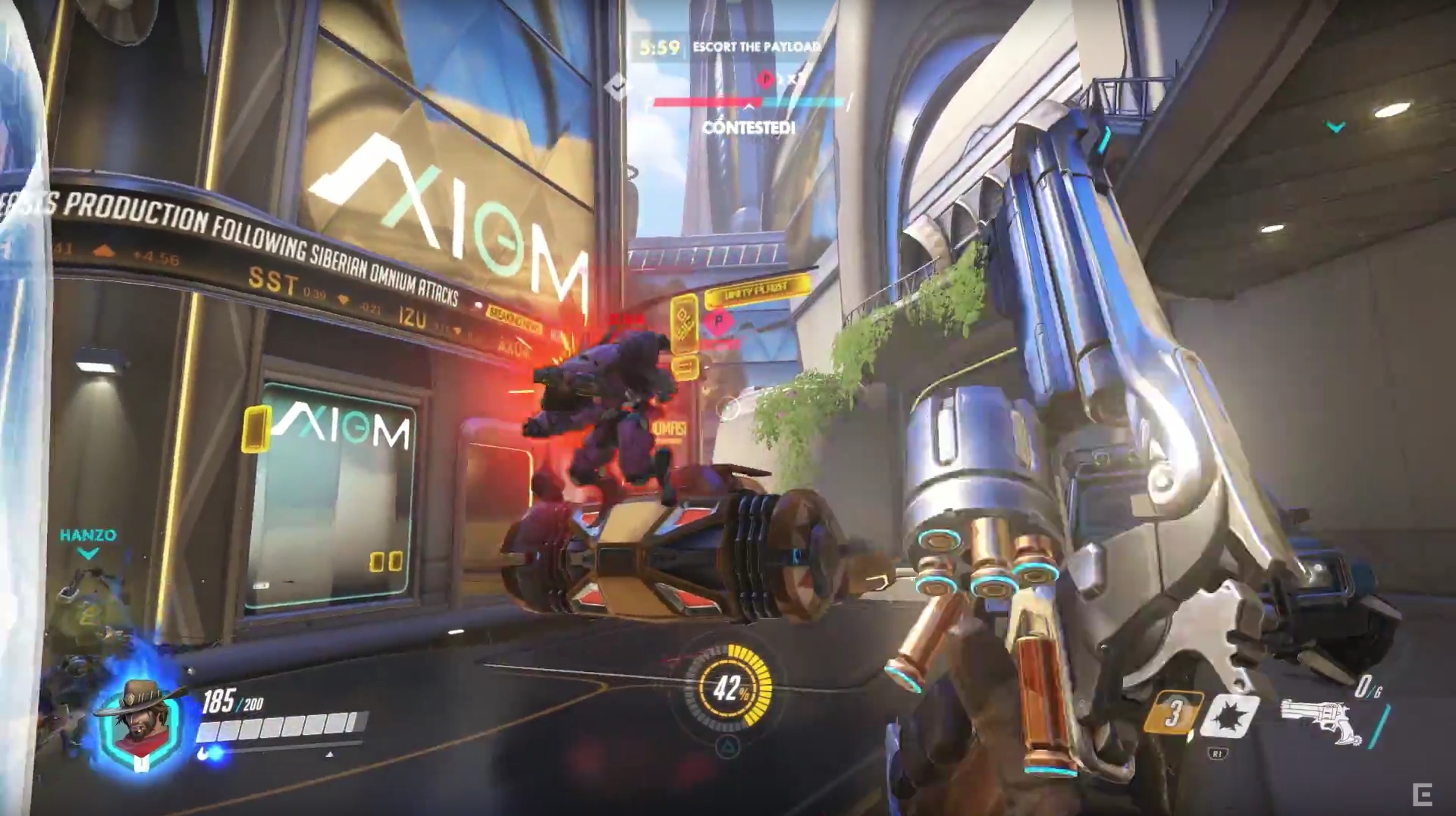This screenshot has height=816, width=1456.
Task: Click the payload progress tracker bar
Action: tap(748, 102)
